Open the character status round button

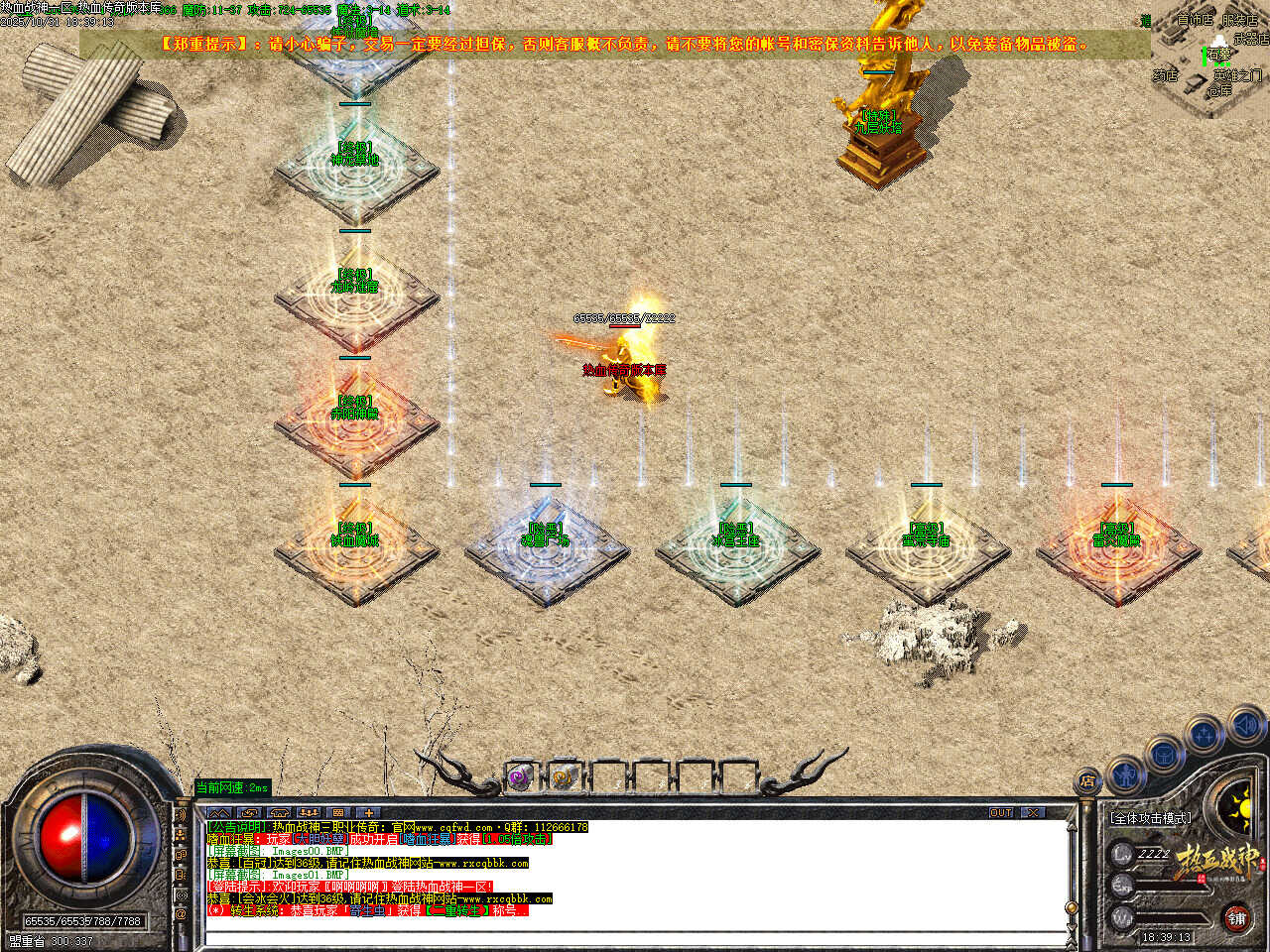click(1125, 773)
